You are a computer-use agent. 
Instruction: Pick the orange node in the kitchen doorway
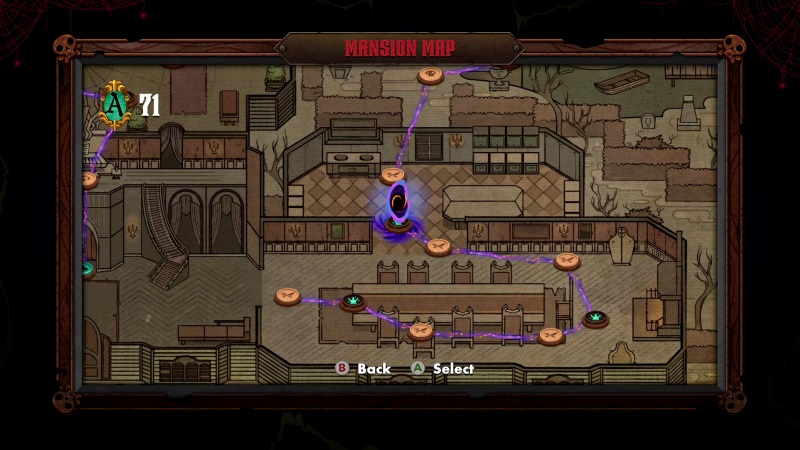[x=438, y=246]
